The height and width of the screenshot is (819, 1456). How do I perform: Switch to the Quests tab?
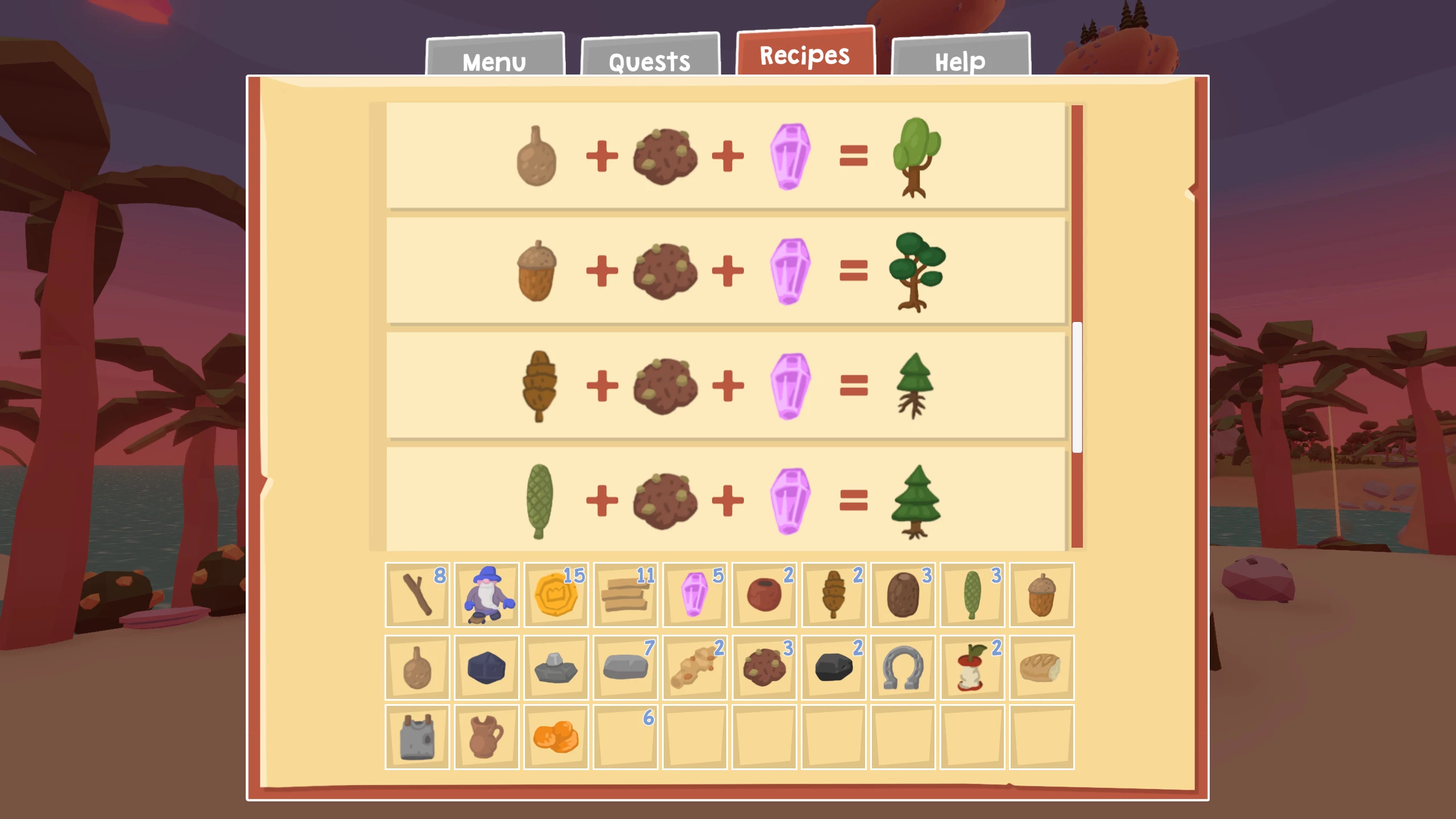point(650,60)
